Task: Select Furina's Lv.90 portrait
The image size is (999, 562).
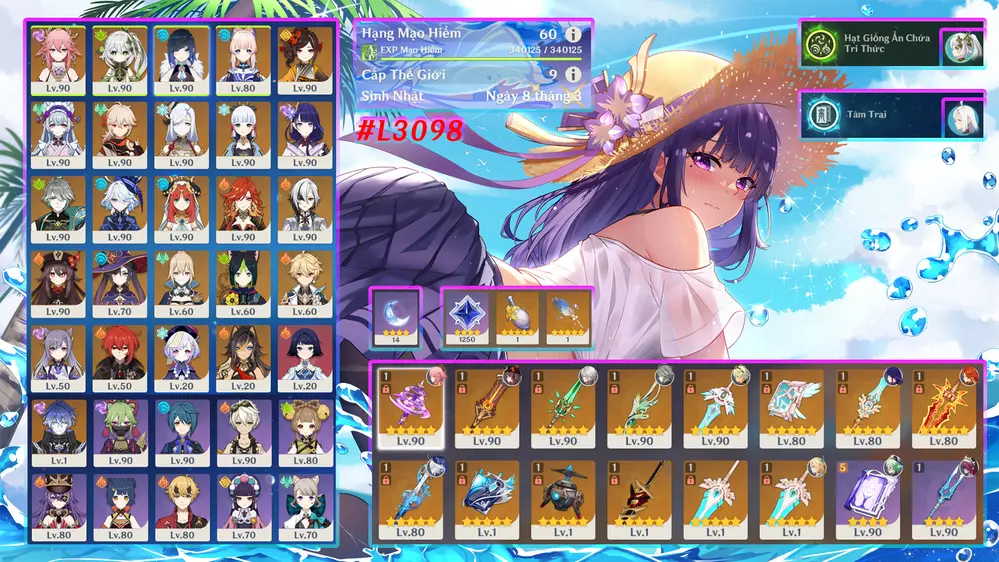Action: [x=119, y=208]
